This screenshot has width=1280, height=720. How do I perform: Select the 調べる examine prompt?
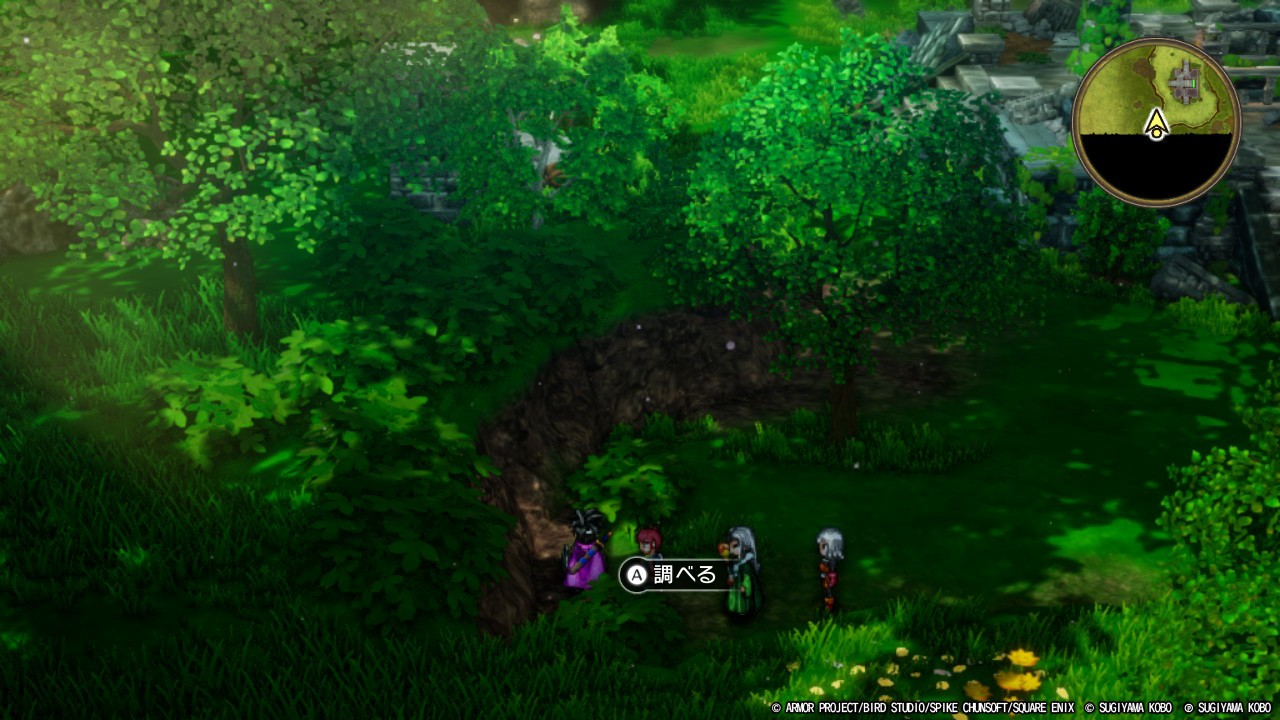(672, 575)
